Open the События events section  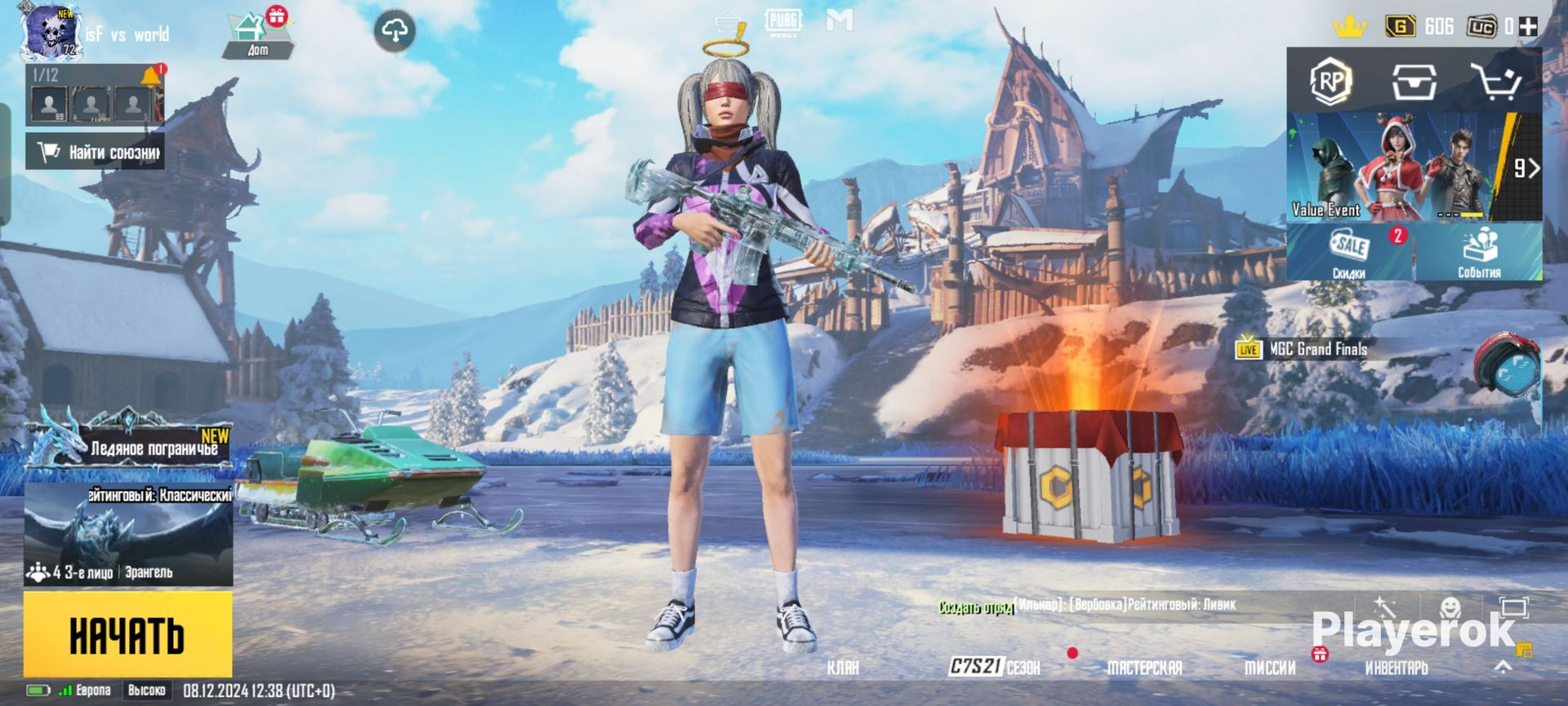(x=1479, y=253)
